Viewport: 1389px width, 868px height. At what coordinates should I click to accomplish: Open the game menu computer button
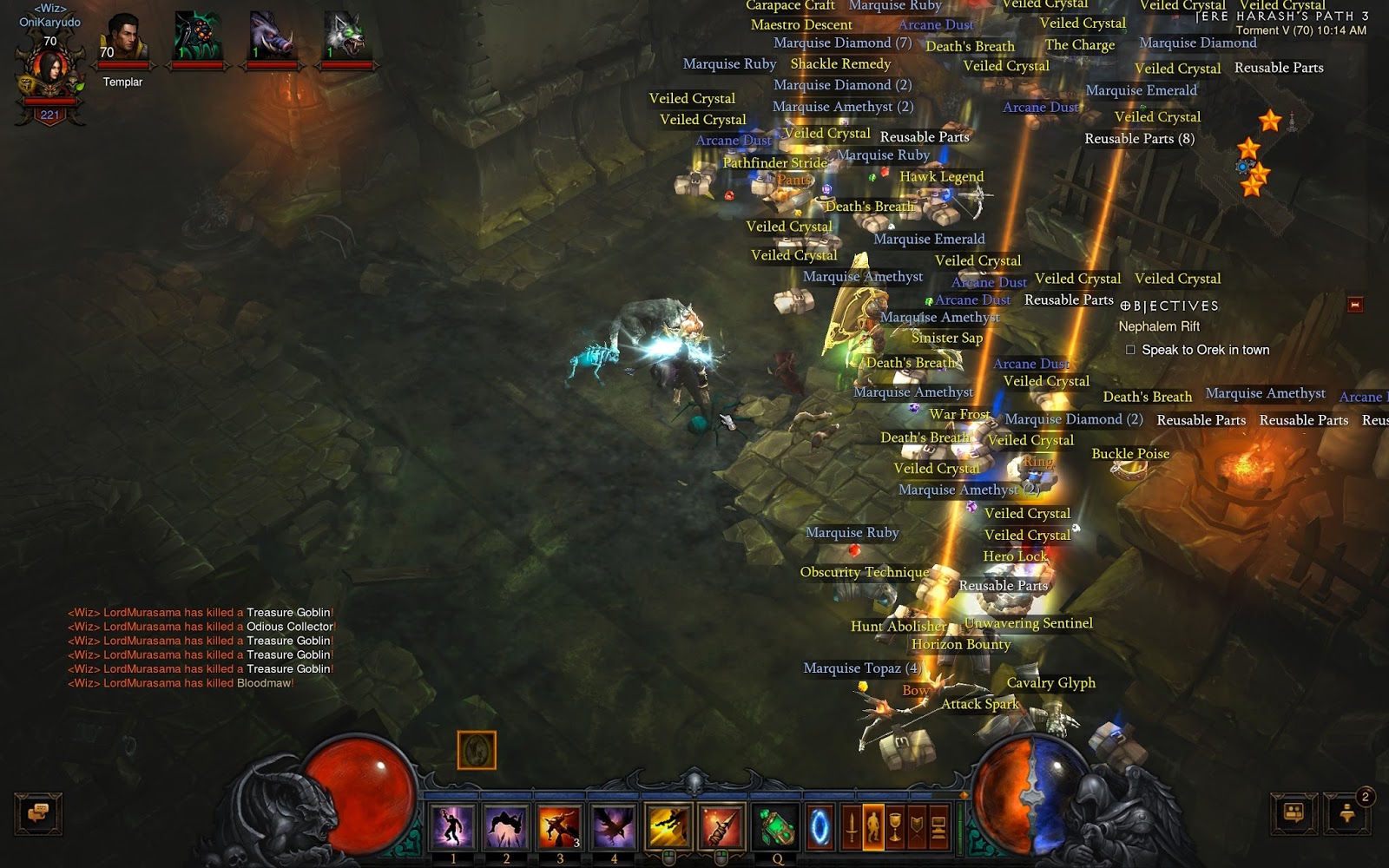click(x=938, y=825)
